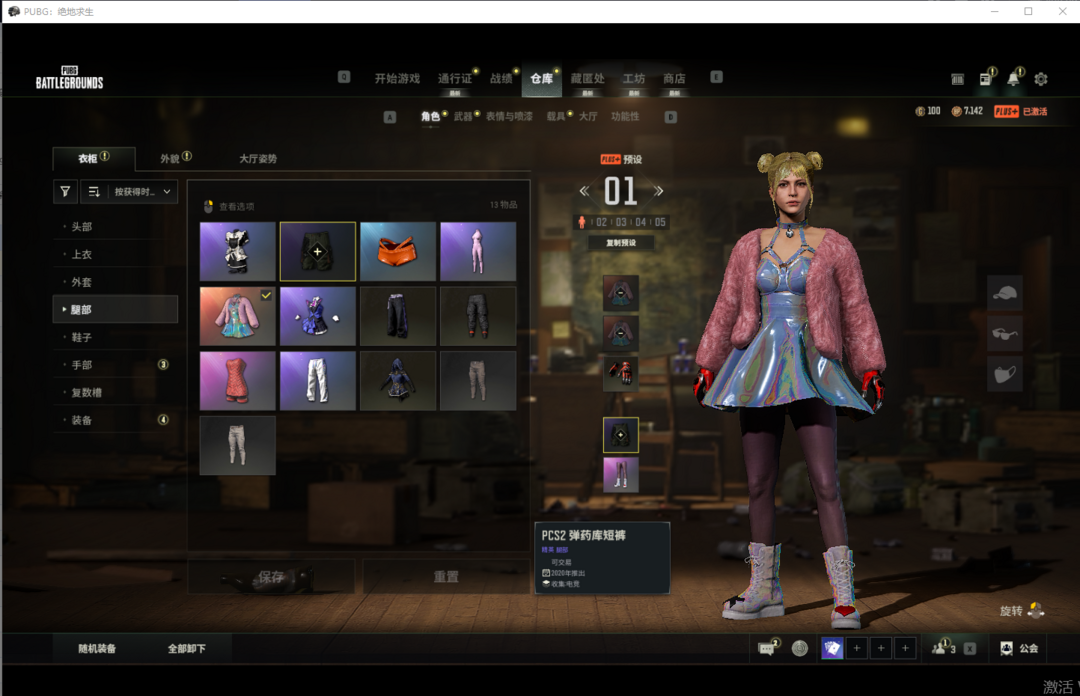Image resolution: width=1080 pixels, height=696 pixels.
Task: Click 复制预设 button
Action: [x=620, y=243]
